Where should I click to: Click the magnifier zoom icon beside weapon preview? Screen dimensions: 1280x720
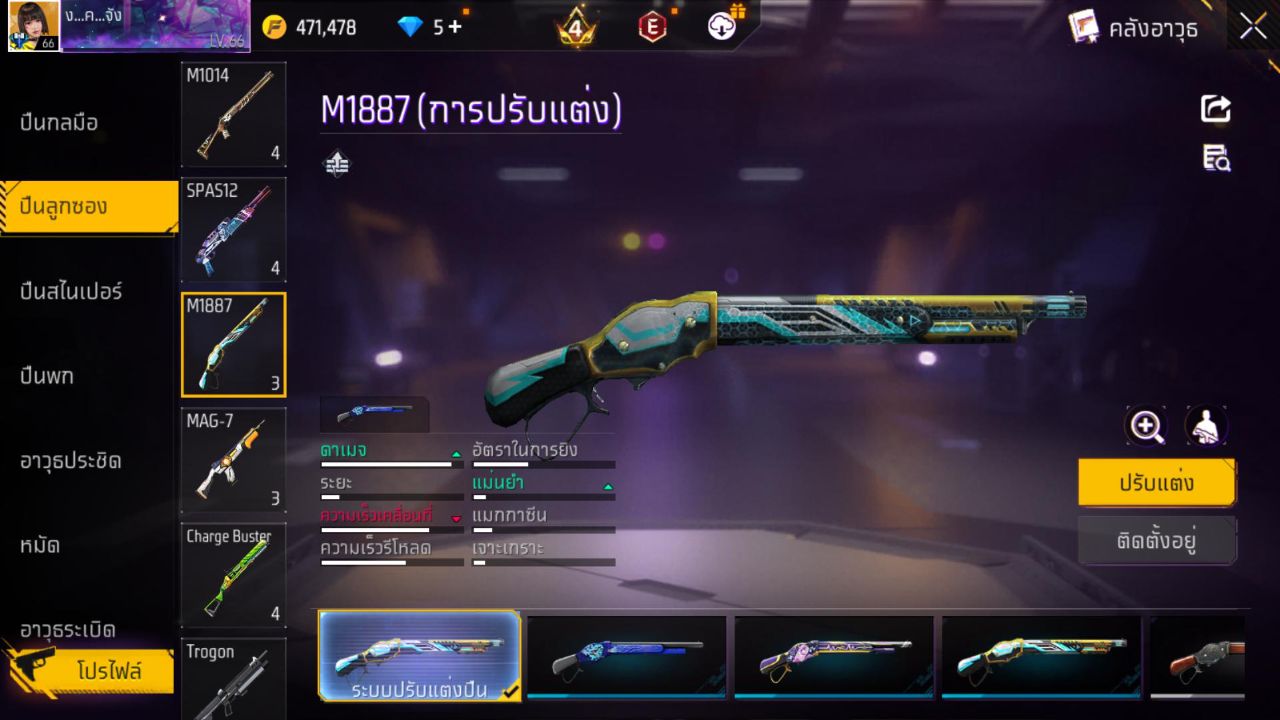click(1146, 426)
